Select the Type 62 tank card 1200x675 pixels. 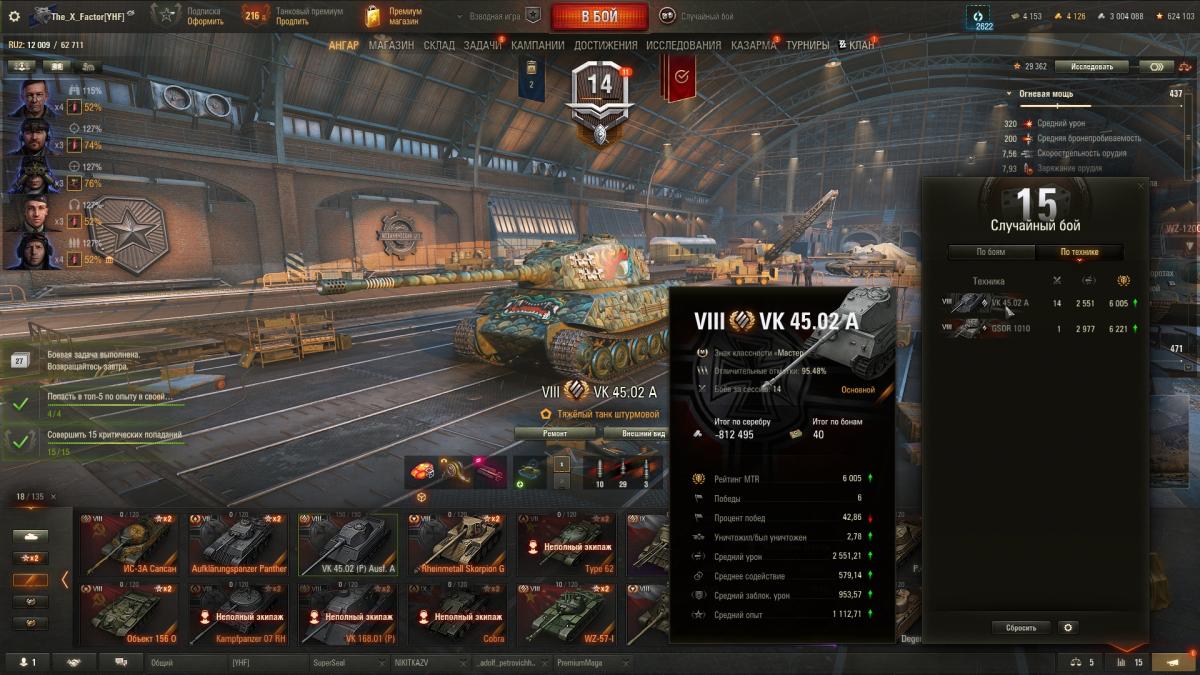pyautogui.click(x=565, y=545)
